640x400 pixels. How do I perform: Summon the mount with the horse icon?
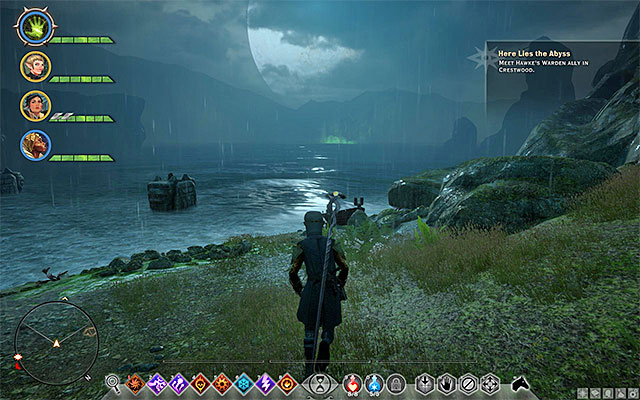(520, 382)
